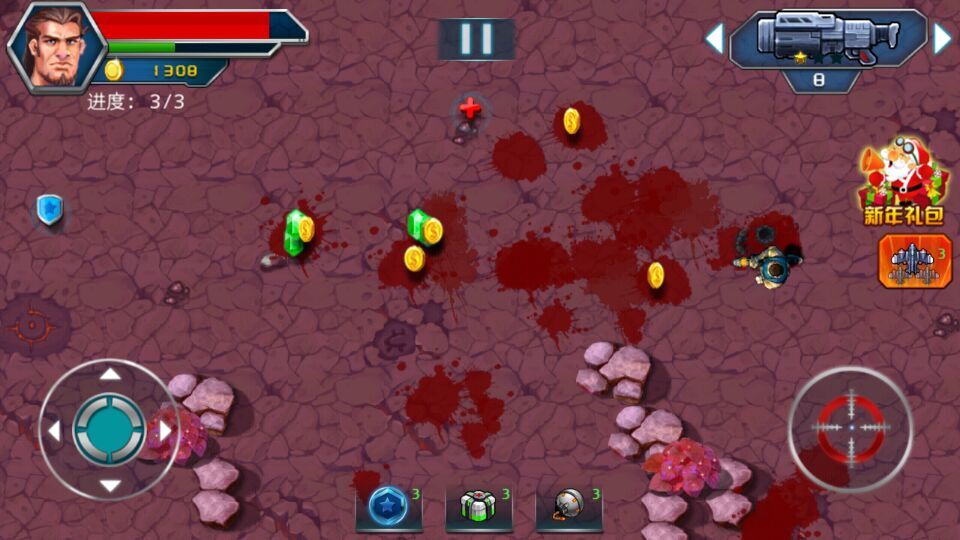The width and height of the screenshot is (960, 540).
Task: Tap the hero portrait
Action: pos(56,46)
